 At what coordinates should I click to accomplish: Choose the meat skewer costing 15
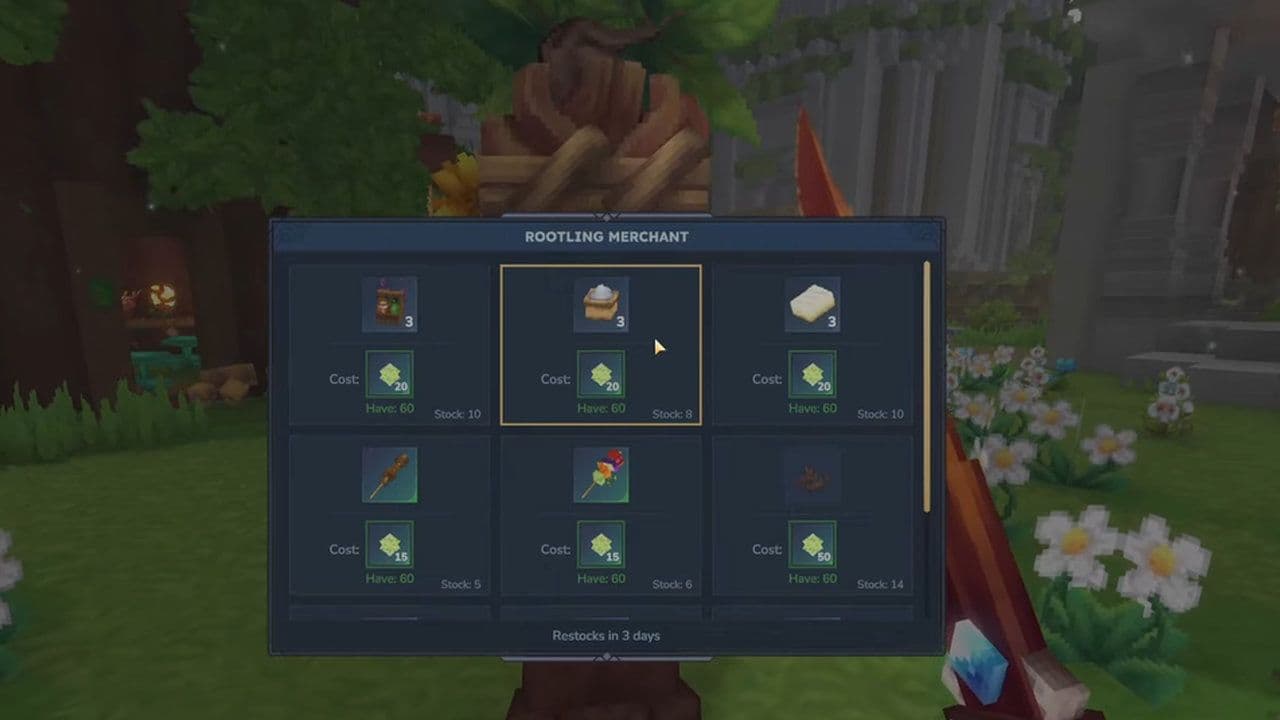[x=388, y=475]
